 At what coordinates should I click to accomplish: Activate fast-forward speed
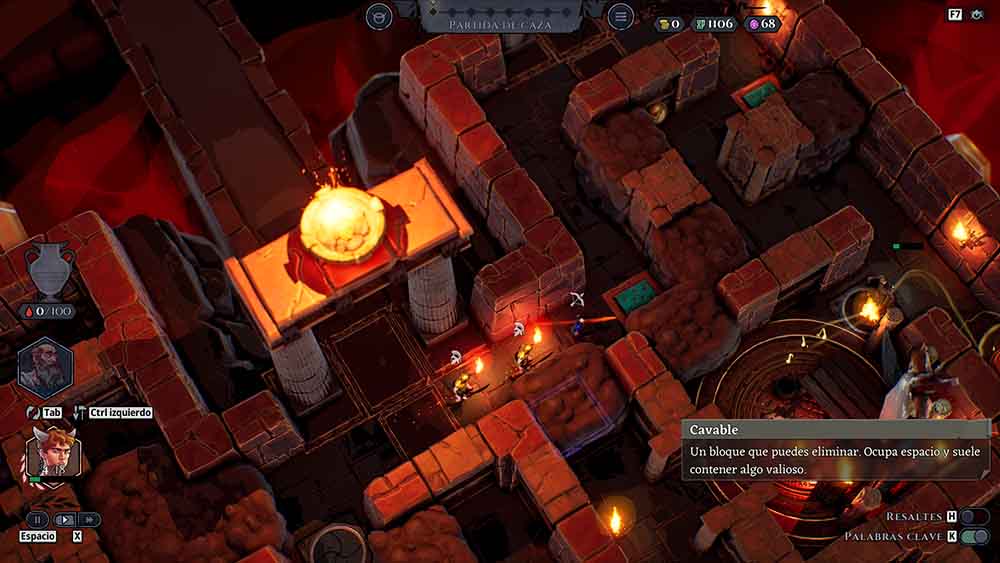point(89,520)
